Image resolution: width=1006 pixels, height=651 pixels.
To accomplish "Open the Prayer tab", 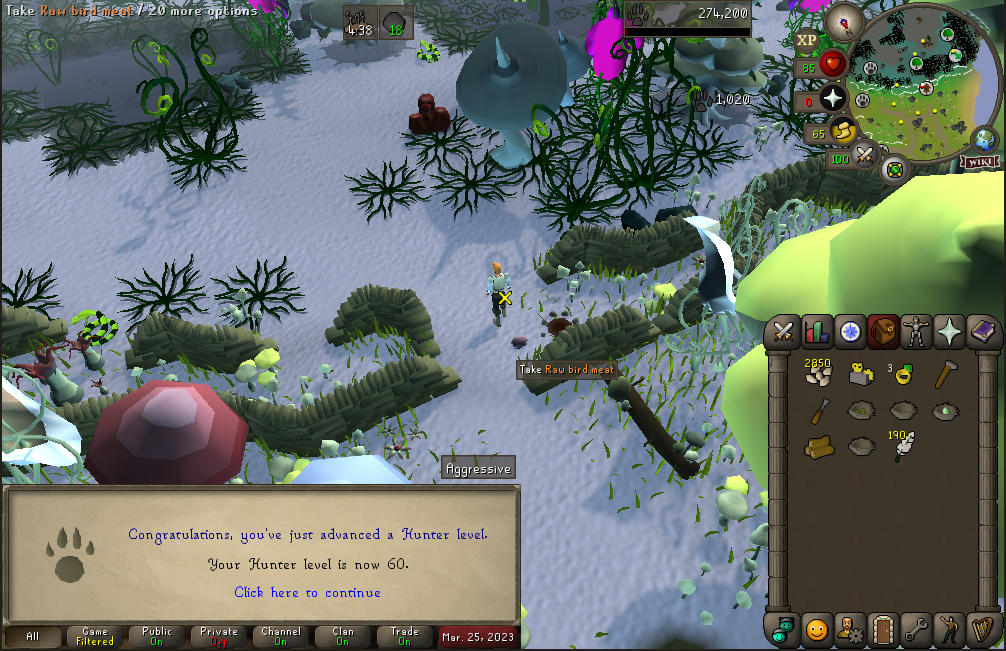I will pos(948,331).
